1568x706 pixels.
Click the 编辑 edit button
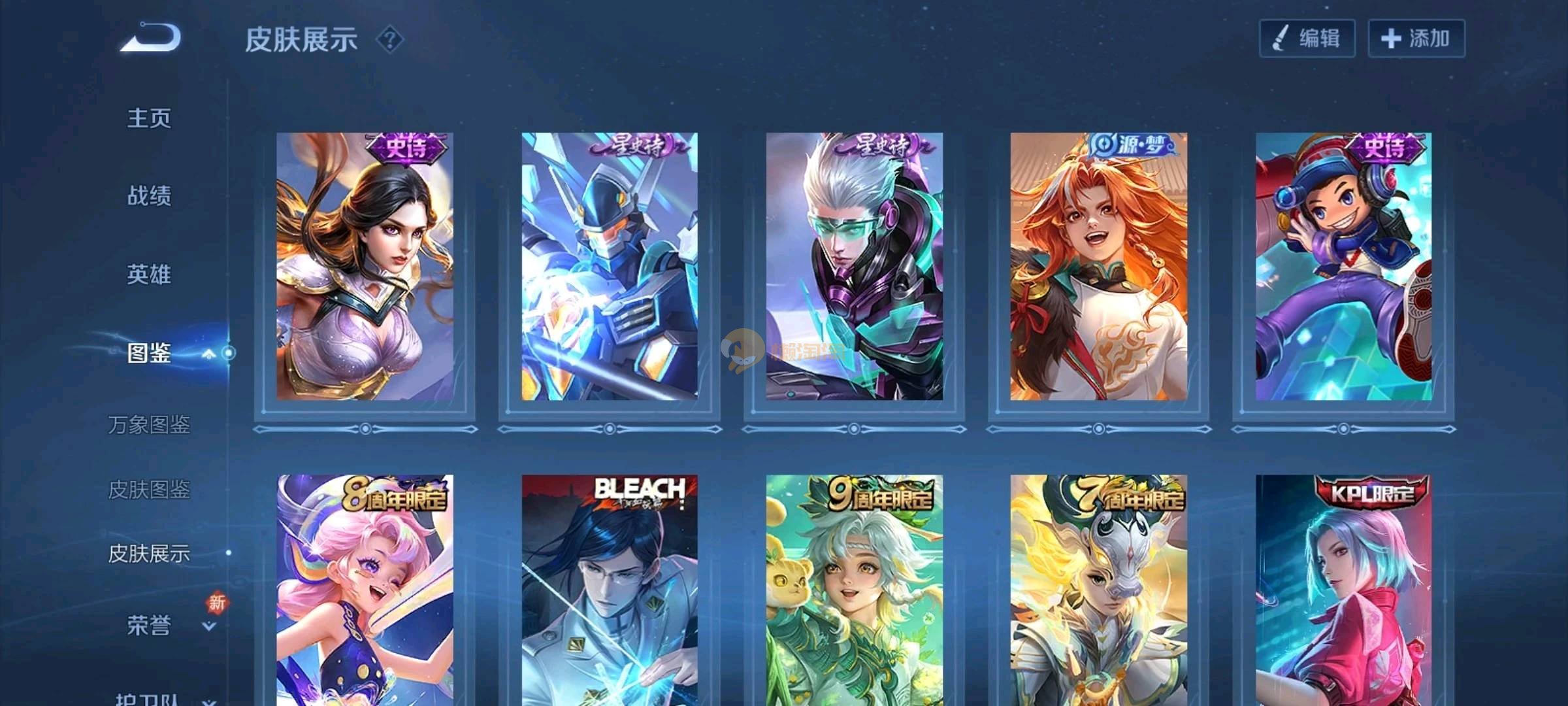[1307, 39]
